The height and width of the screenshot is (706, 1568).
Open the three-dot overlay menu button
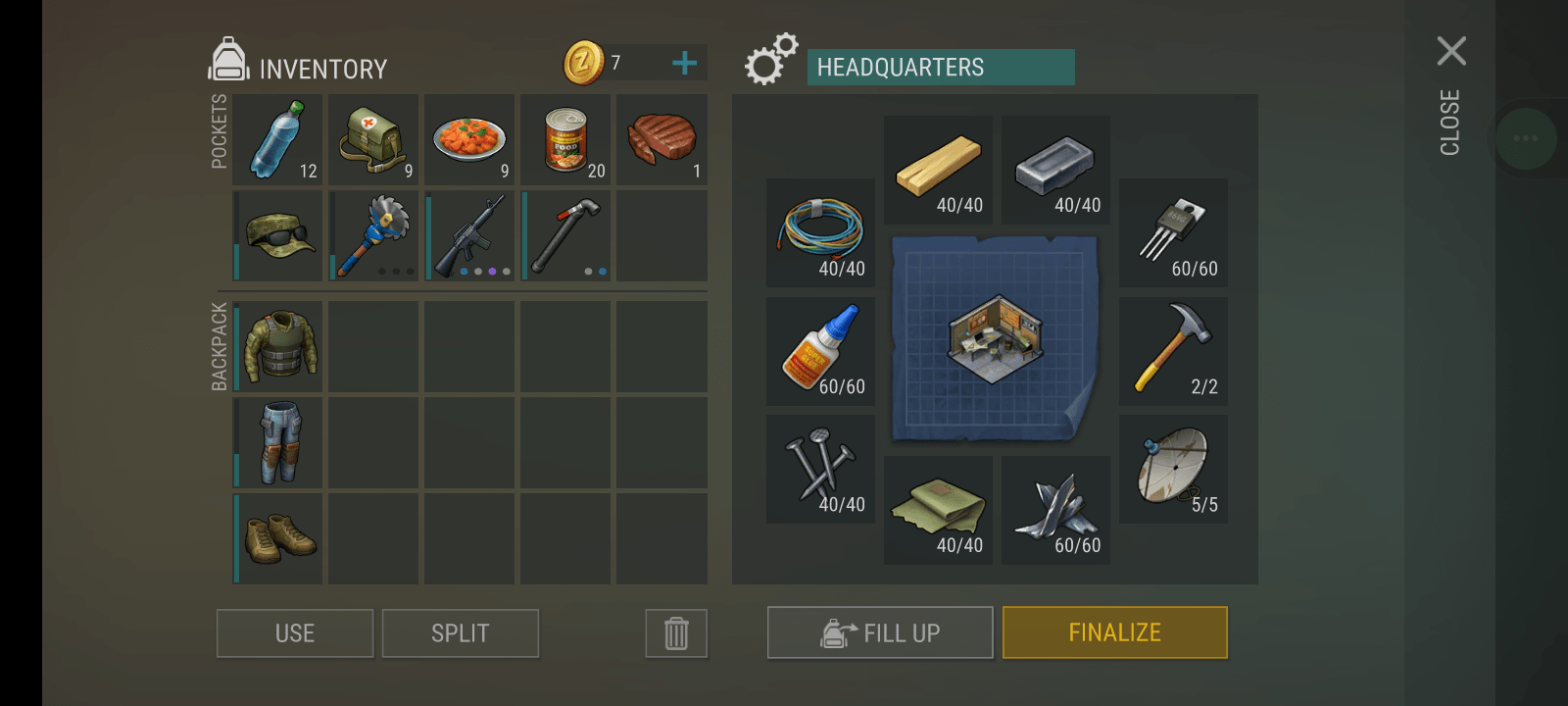[x=1526, y=138]
